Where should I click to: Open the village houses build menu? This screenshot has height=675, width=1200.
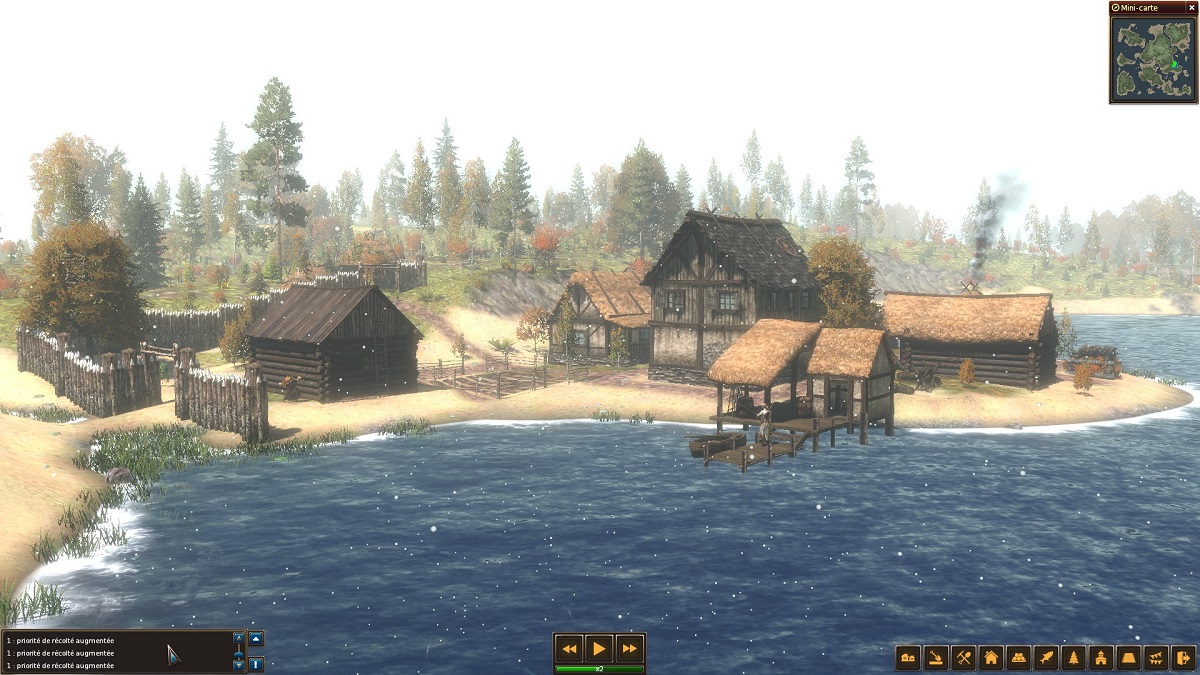coord(908,658)
